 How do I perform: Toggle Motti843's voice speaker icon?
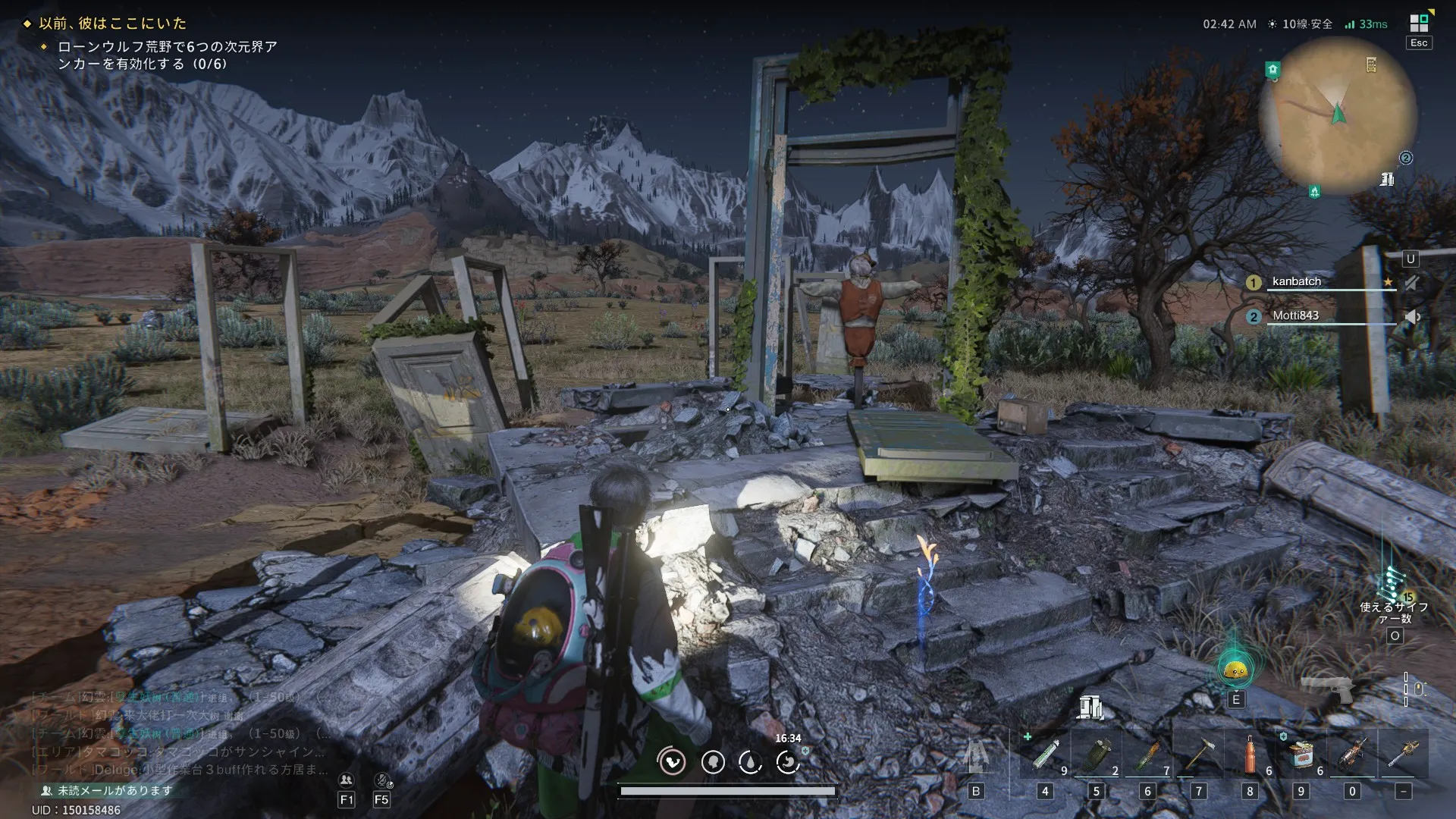[1411, 317]
